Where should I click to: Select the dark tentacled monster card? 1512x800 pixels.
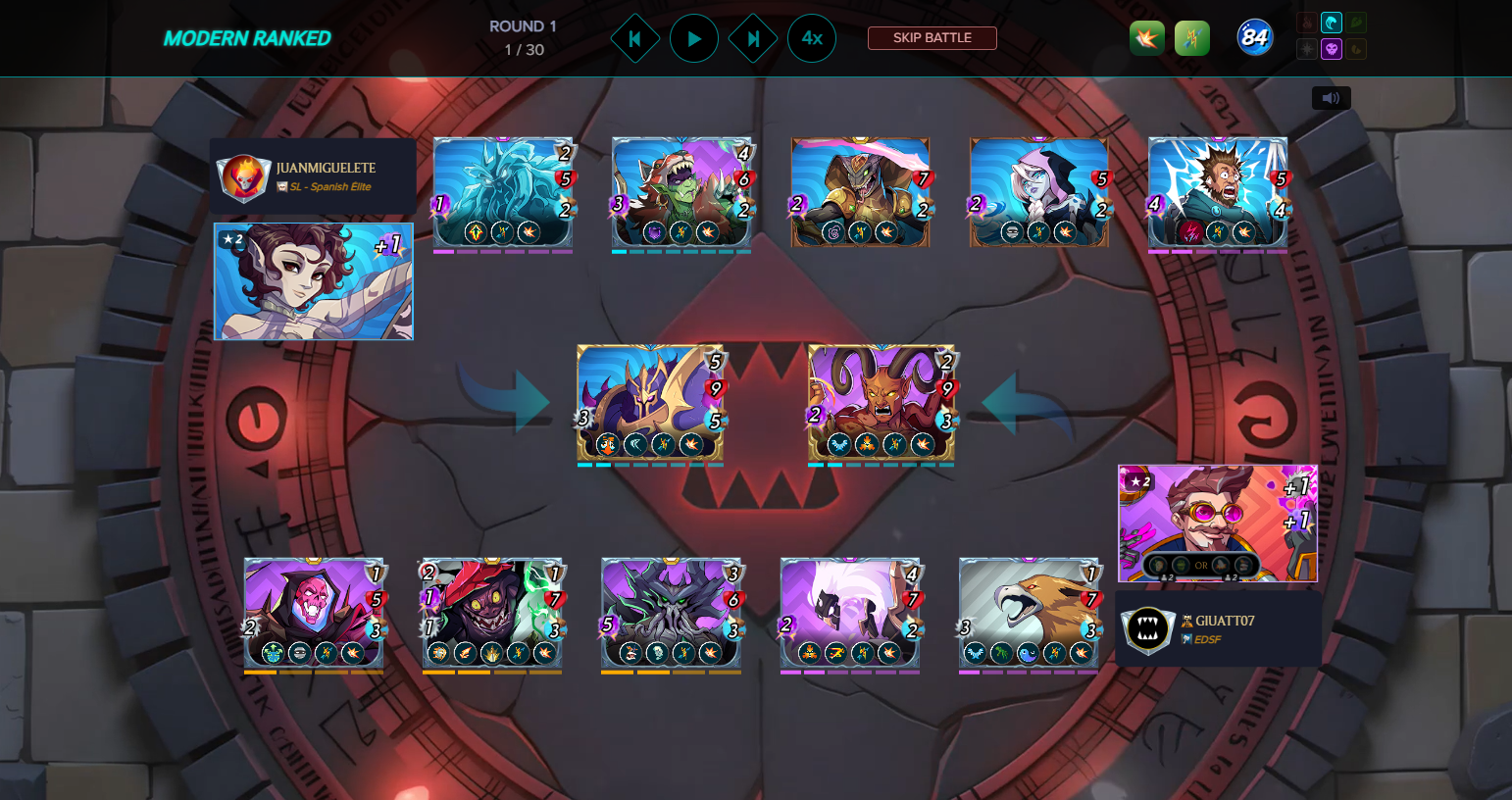[671, 613]
